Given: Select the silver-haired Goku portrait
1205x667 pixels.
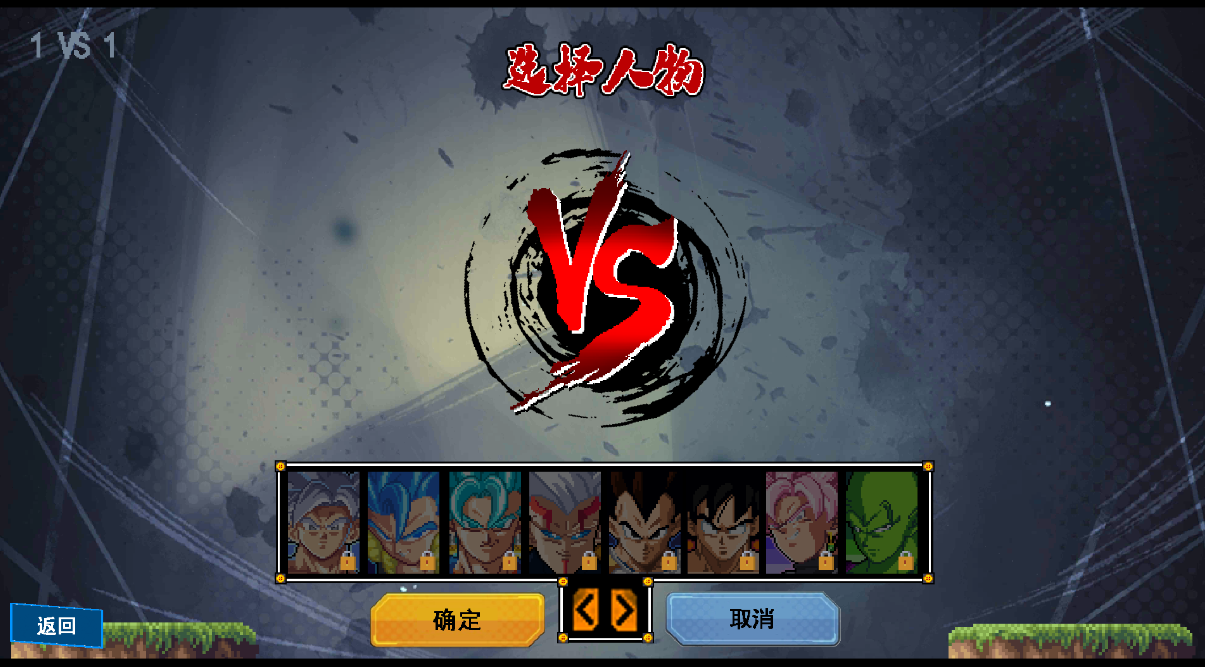Looking at the screenshot, I should [x=323, y=522].
